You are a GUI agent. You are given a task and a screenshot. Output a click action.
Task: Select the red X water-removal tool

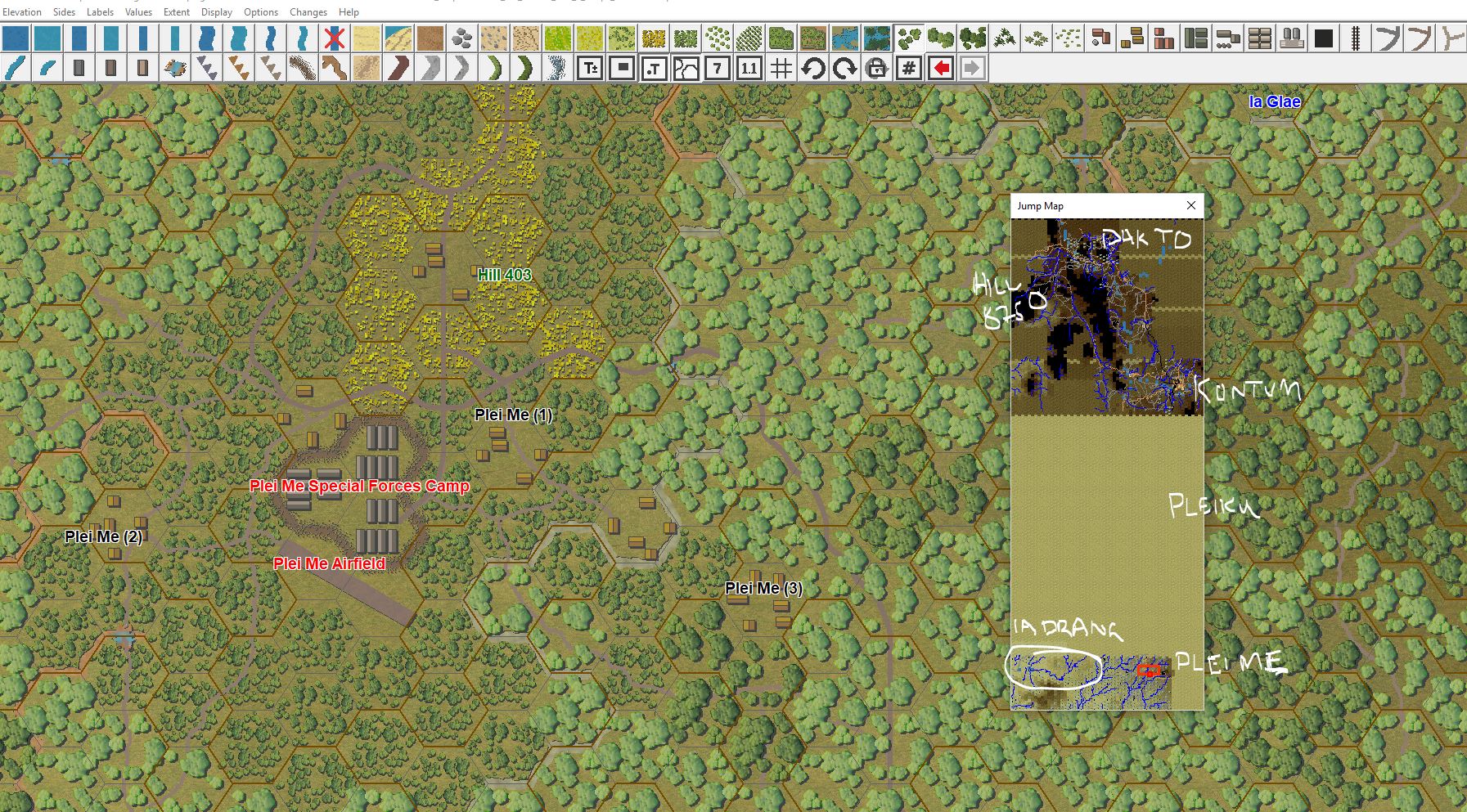[332, 38]
